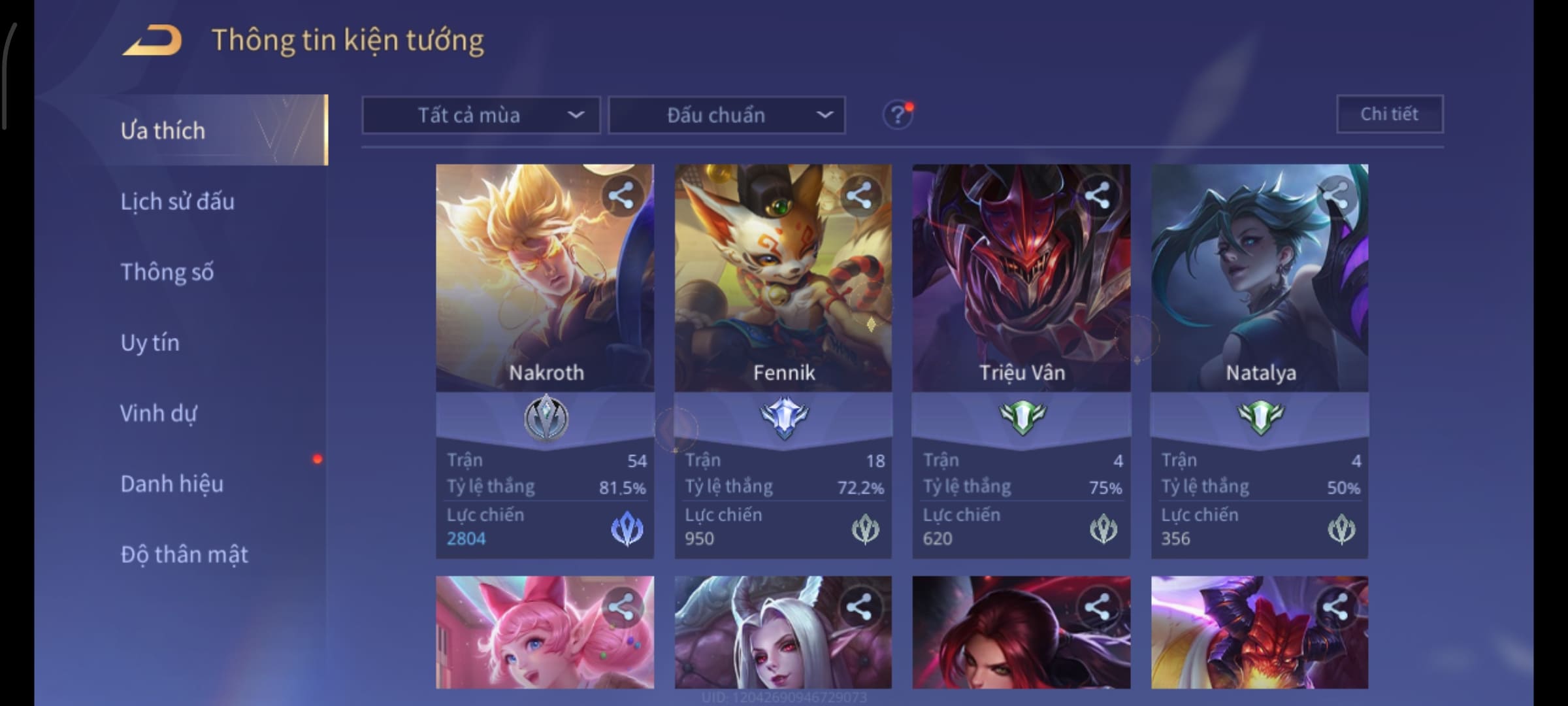This screenshot has height=706, width=1568.
Task: Select the Uy tín tab
Action: coord(150,343)
